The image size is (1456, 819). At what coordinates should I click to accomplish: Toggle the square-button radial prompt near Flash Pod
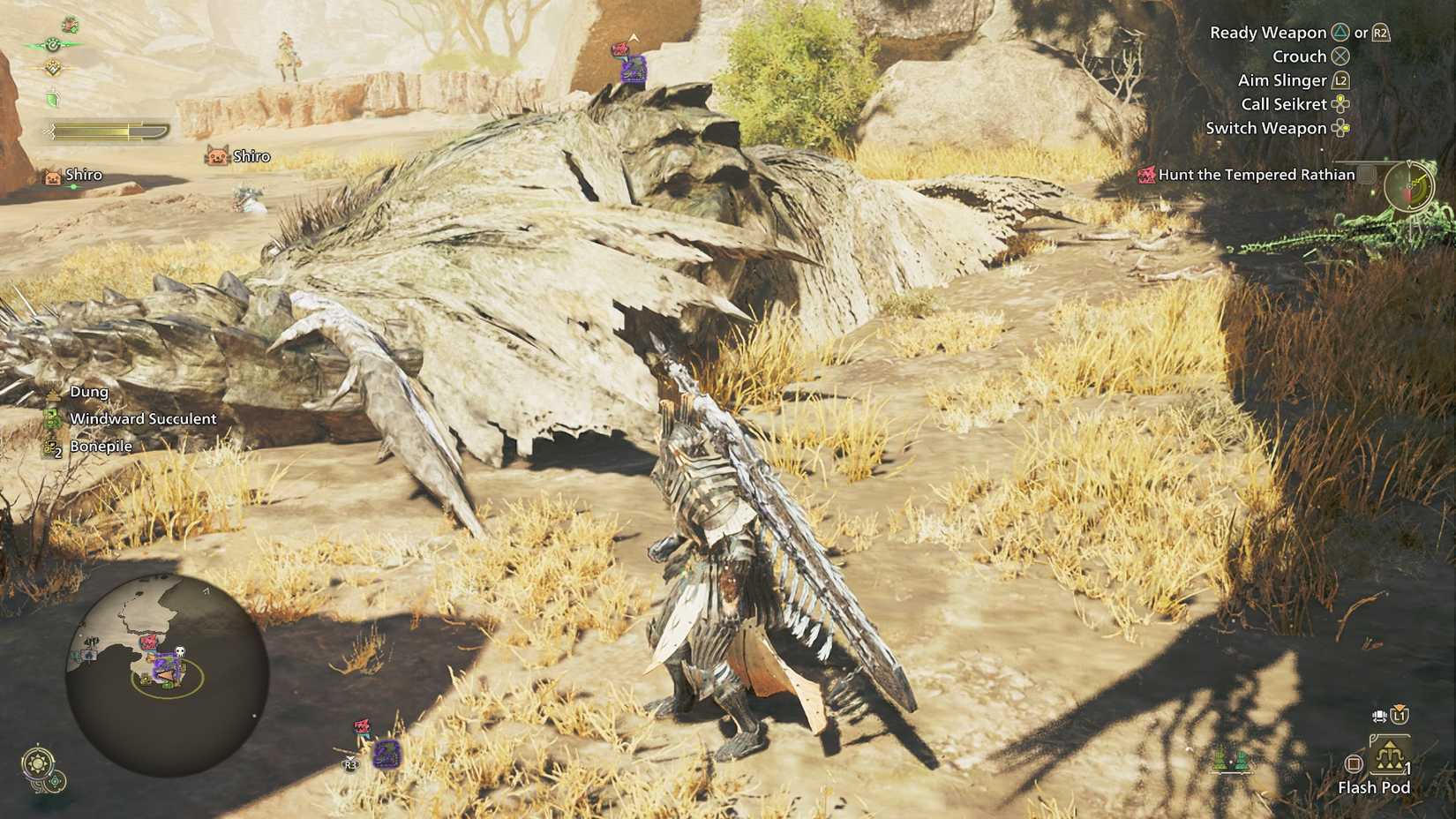1354,763
